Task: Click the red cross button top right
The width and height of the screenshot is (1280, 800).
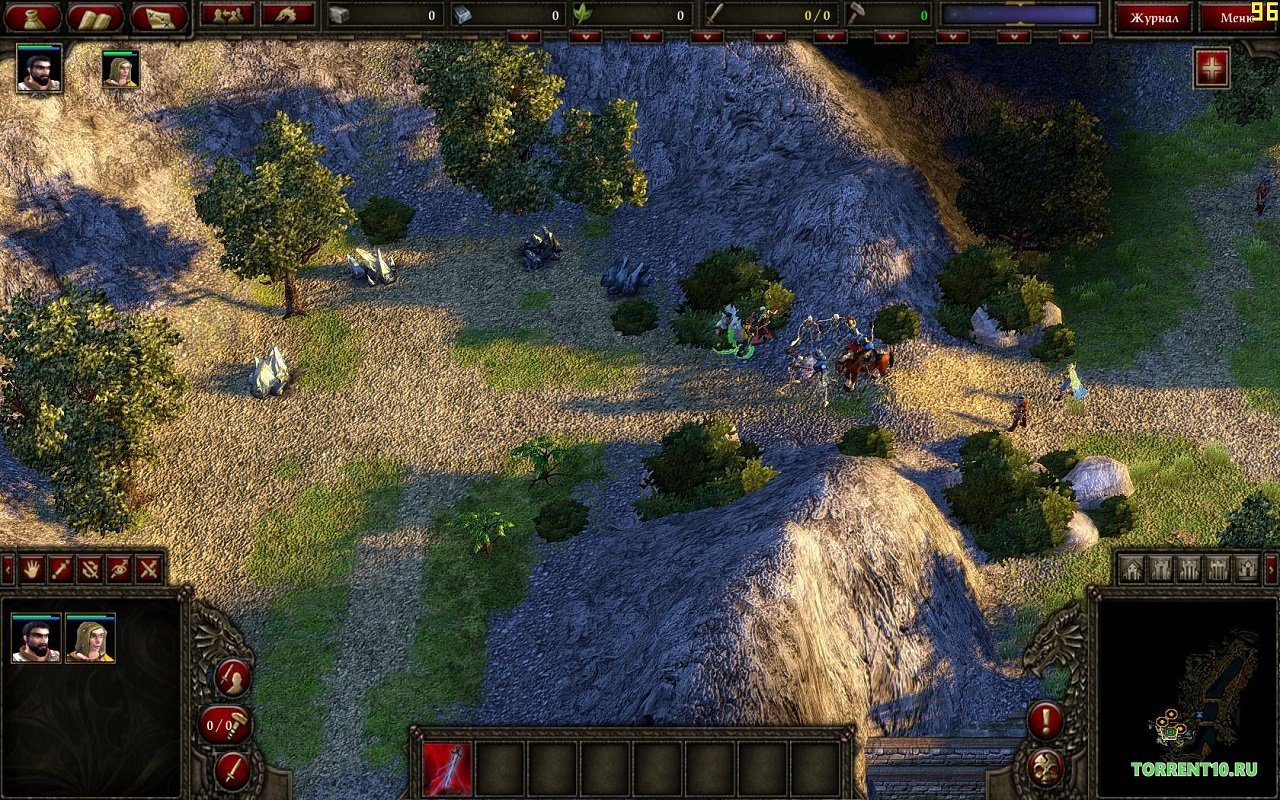Action: point(1211,68)
